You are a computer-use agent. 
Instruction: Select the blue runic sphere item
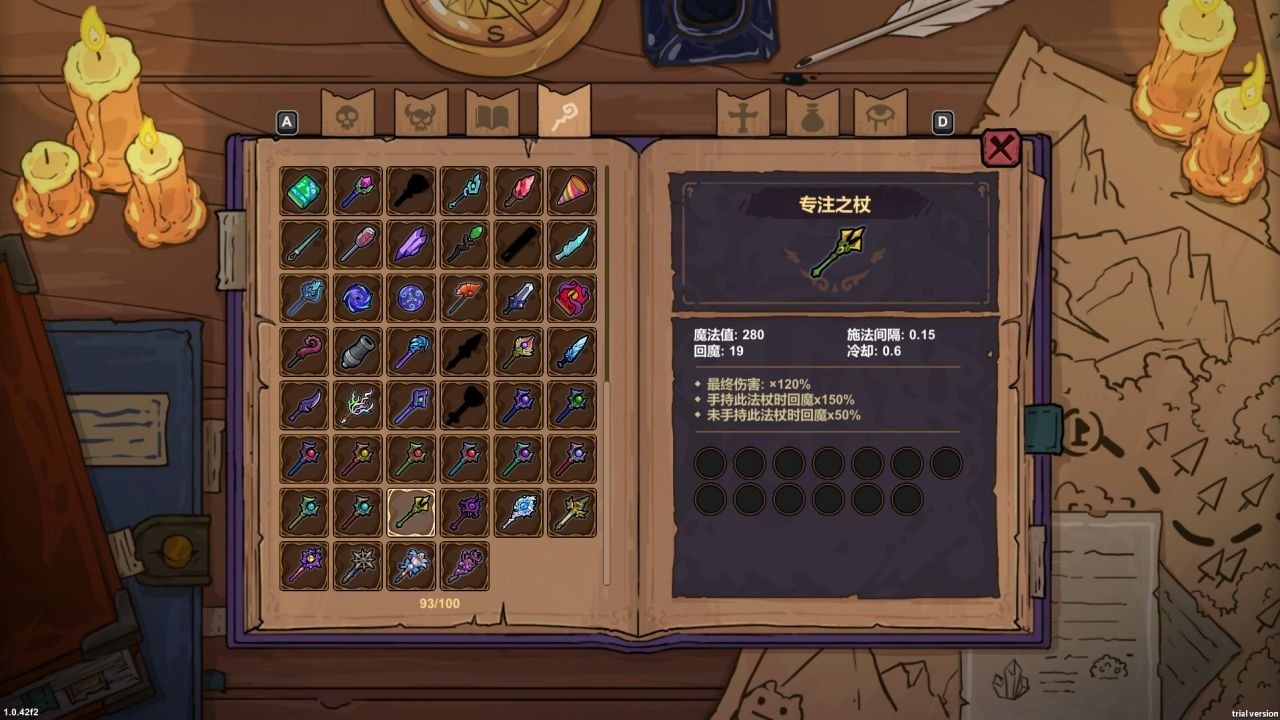tap(411, 297)
